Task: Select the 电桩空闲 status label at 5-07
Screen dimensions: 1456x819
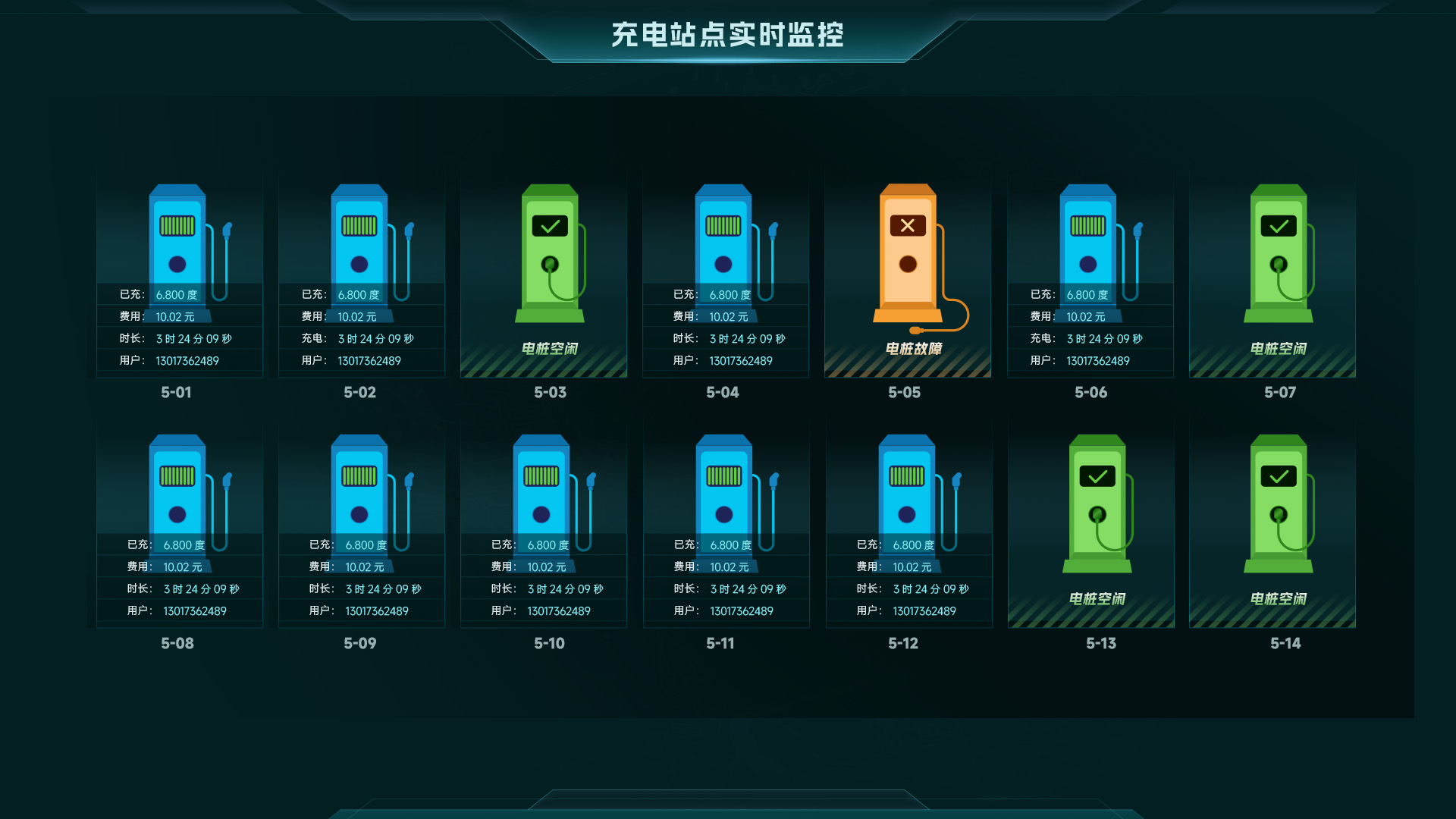Action: pyautogui.click(x=1278, y=349)
